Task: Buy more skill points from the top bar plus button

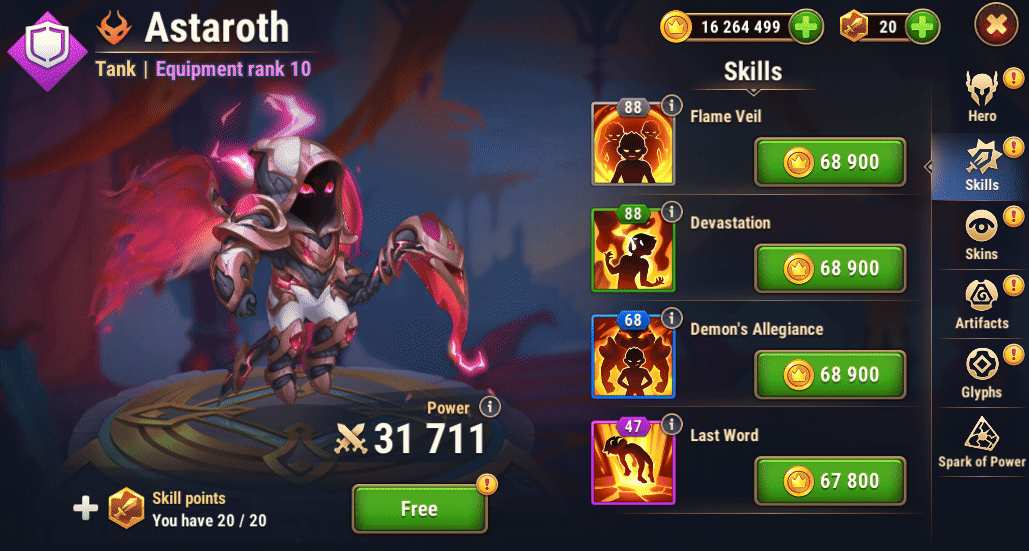Action: (x=922, y=27)
